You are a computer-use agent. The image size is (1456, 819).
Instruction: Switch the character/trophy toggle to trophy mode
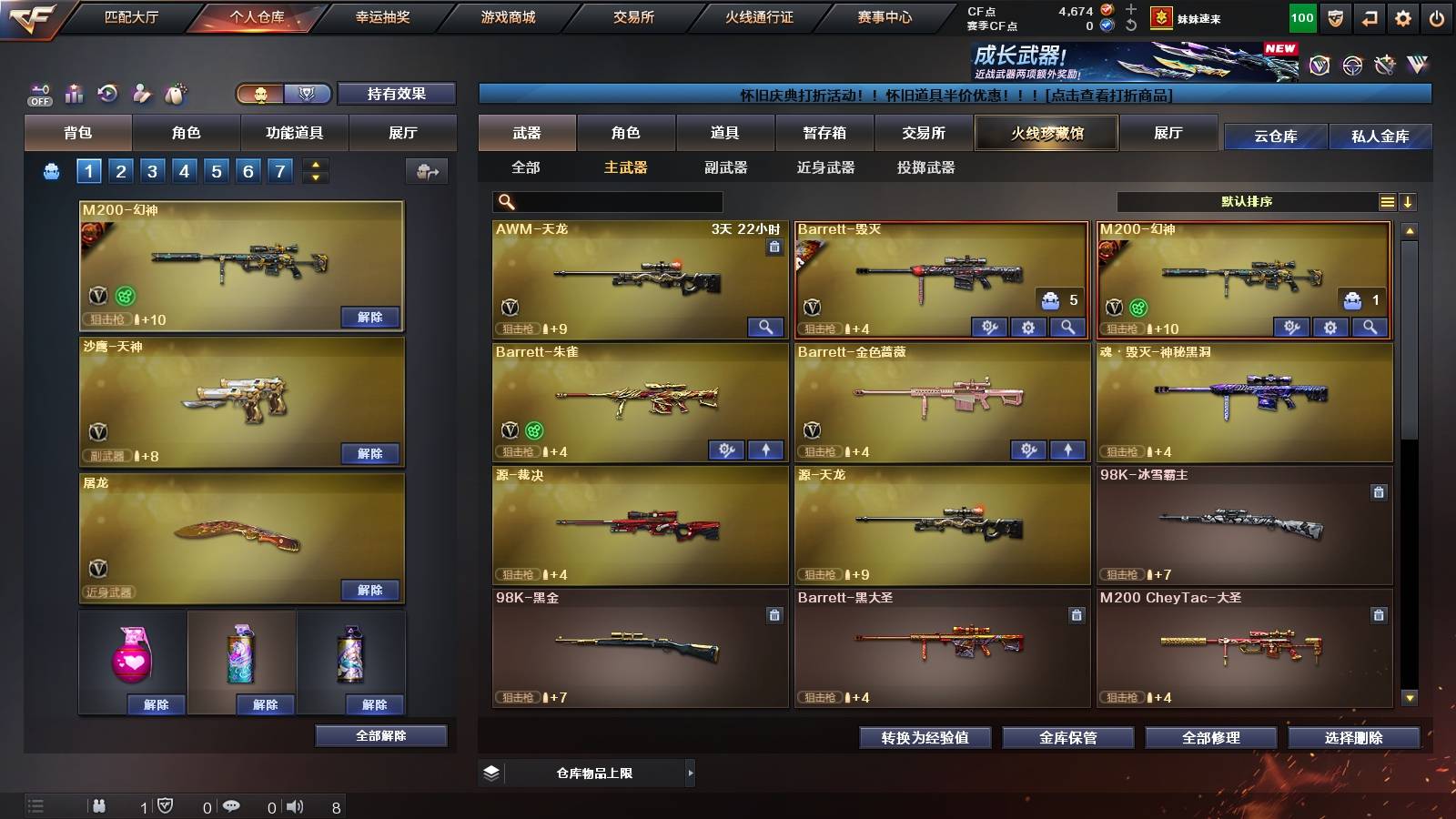coord(308,94)
